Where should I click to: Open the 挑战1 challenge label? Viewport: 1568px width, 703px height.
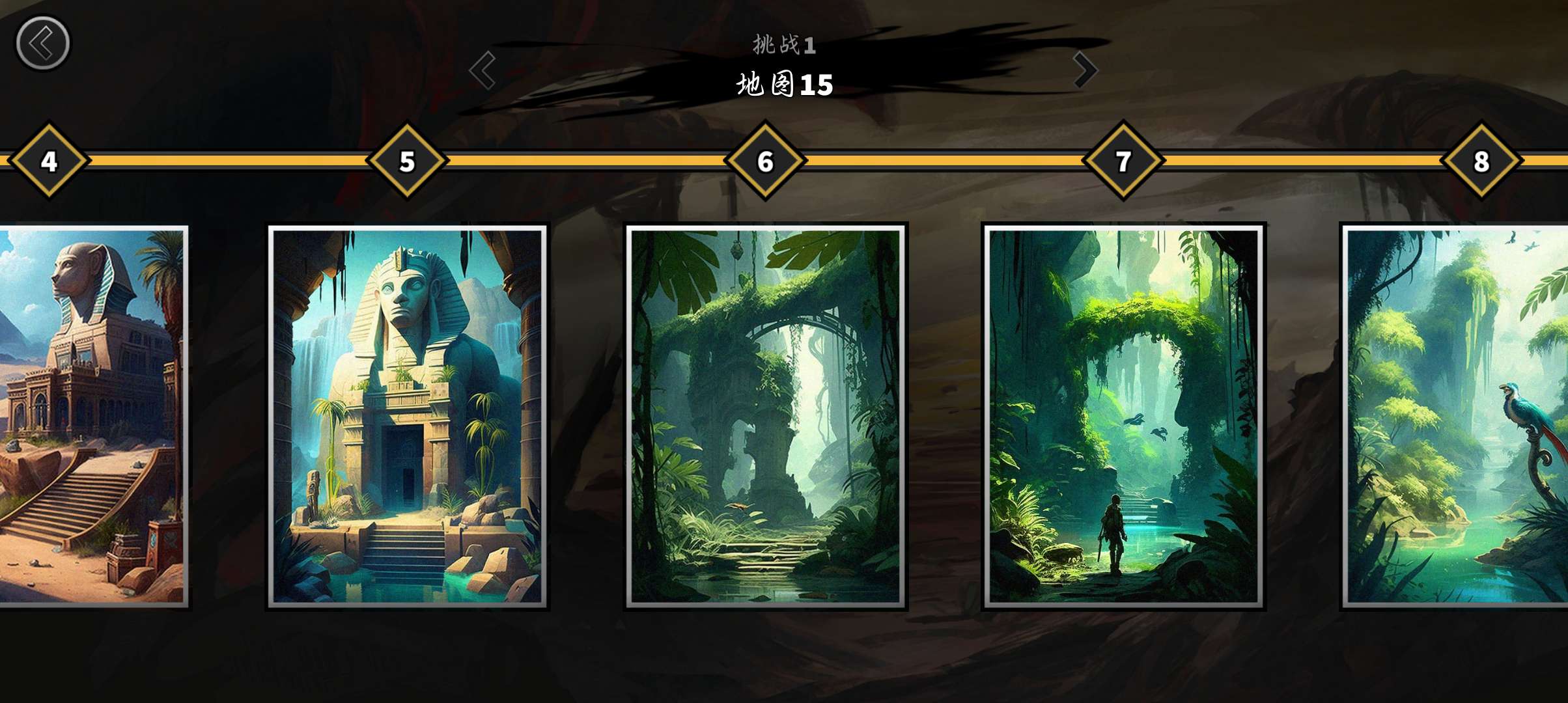click(783, 46)
